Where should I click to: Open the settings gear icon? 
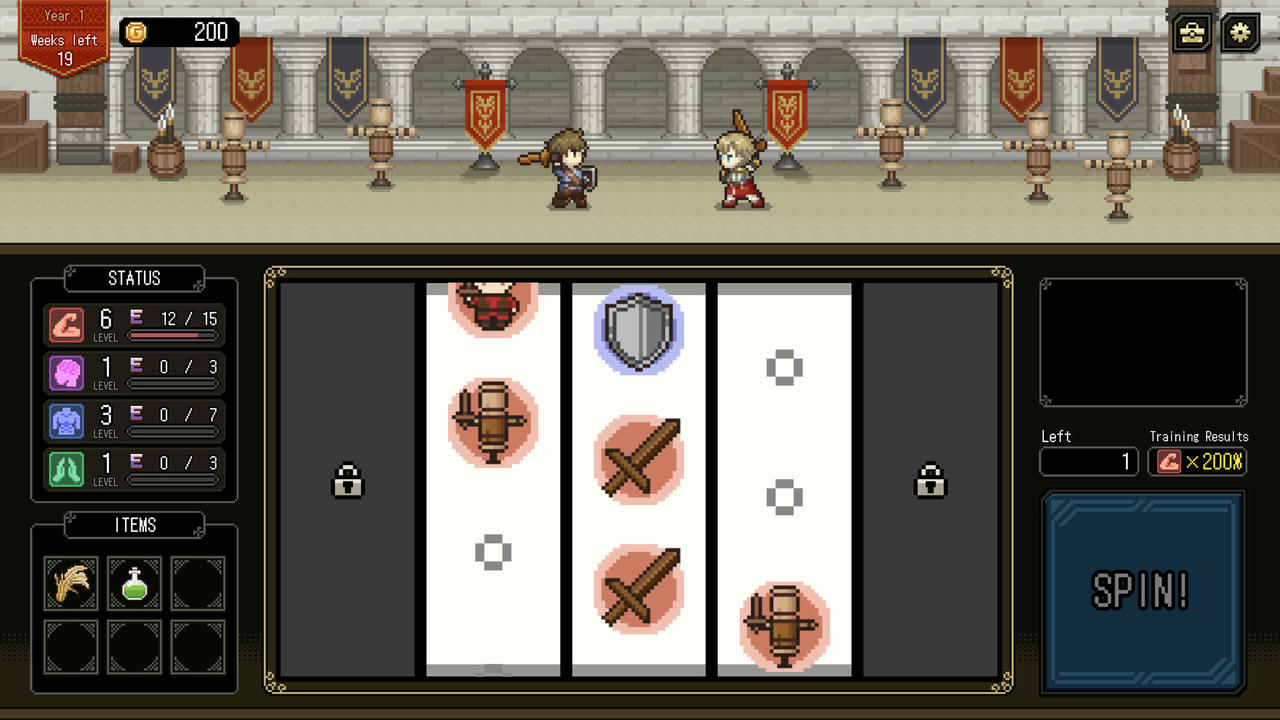[x=1238, y=33]
